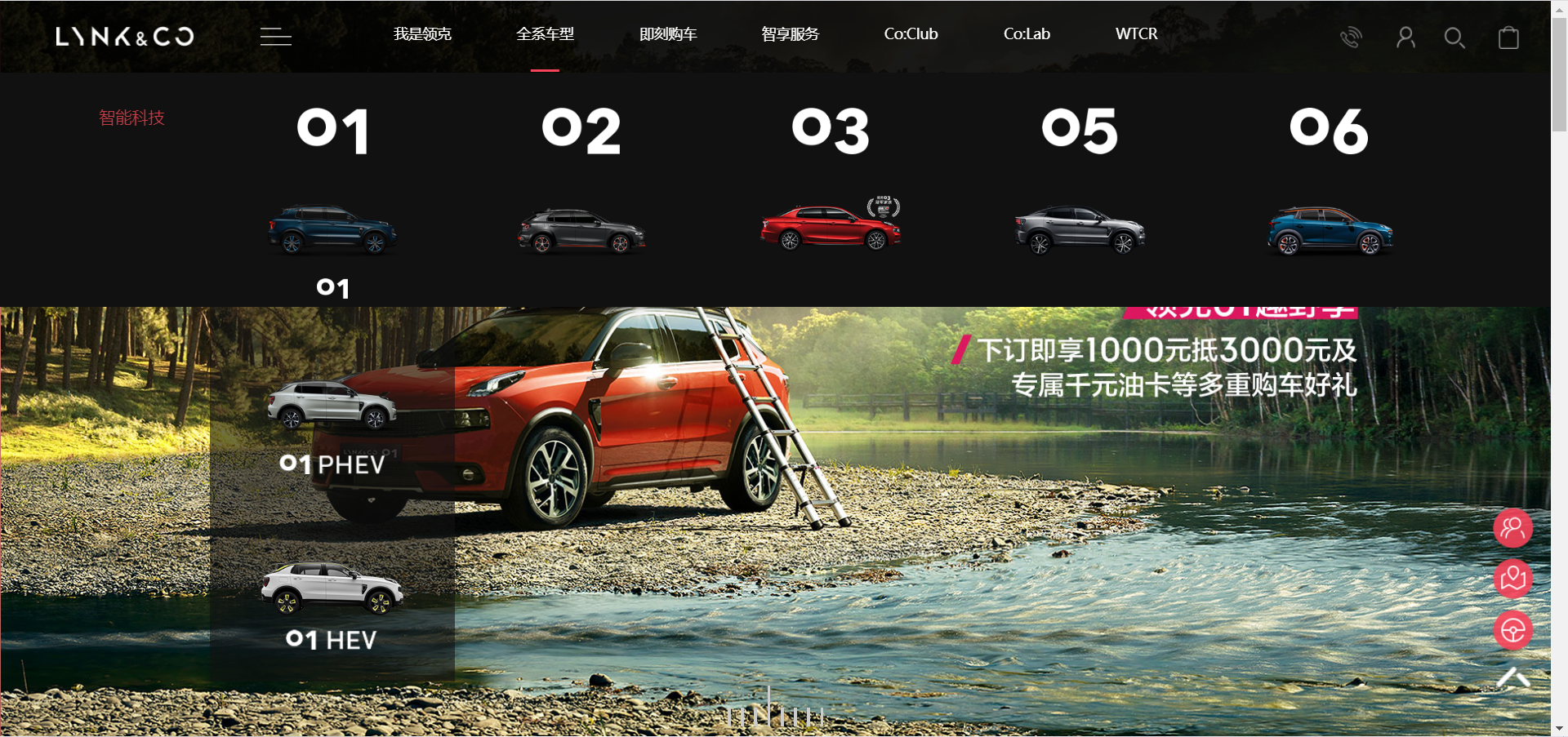Click the red 03 sedan model image
The height and width of the screenshot is (737, 1568).
pos(830,227)
